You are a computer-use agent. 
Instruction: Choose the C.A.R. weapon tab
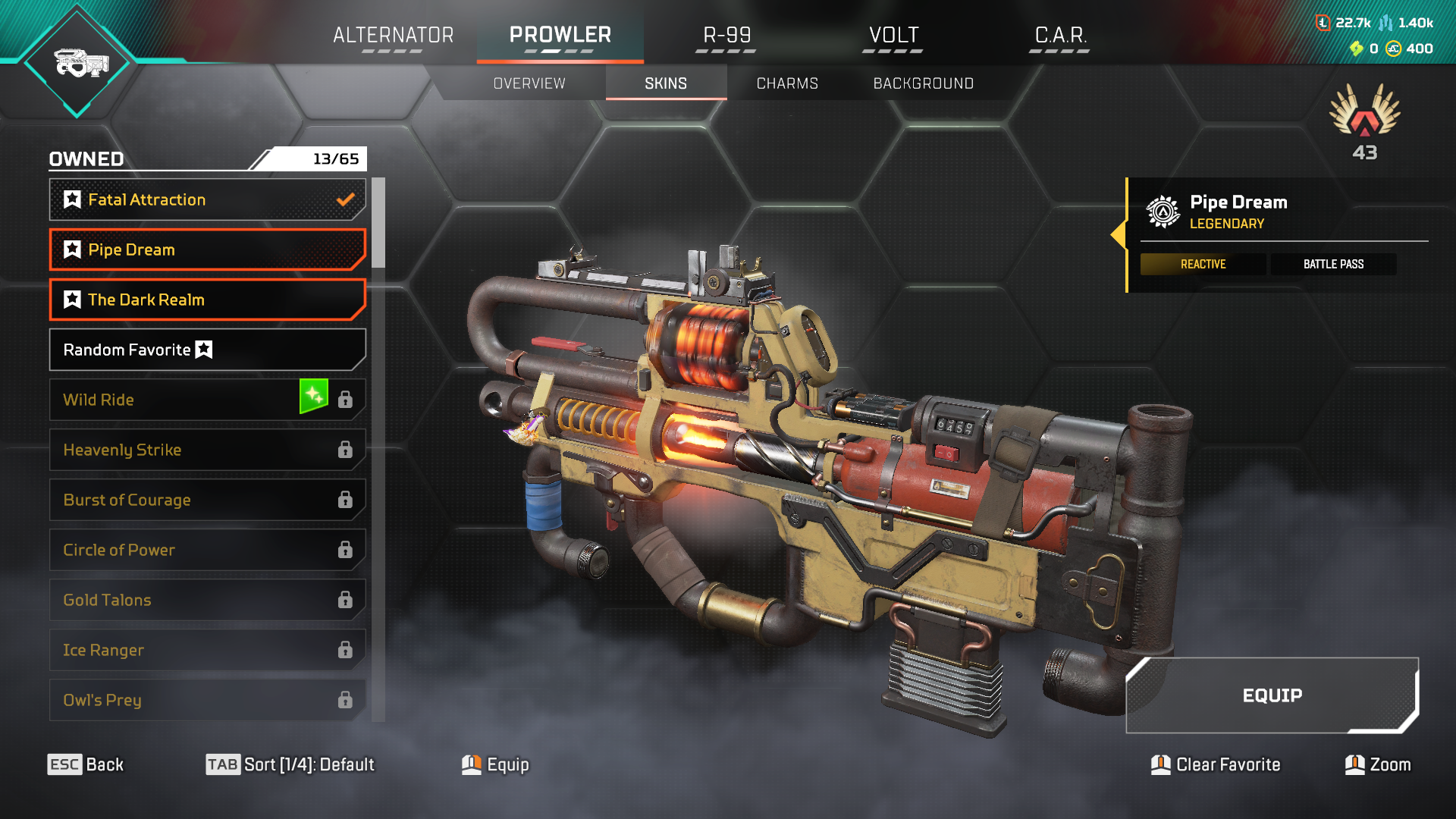tap(1060, 36)
